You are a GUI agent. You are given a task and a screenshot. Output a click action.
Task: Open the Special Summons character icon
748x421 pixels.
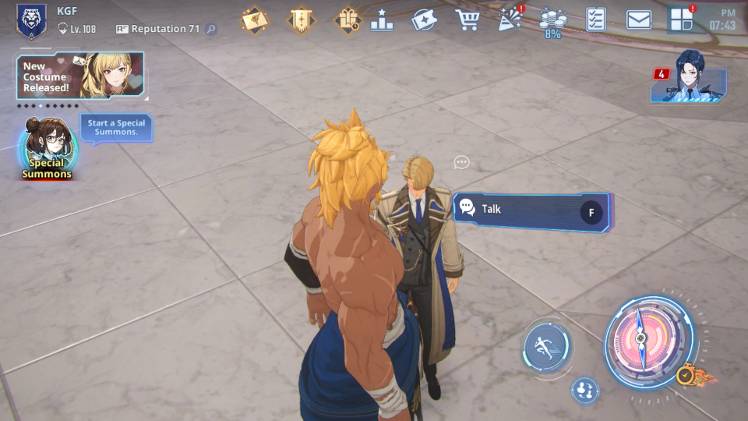point(48,148)
